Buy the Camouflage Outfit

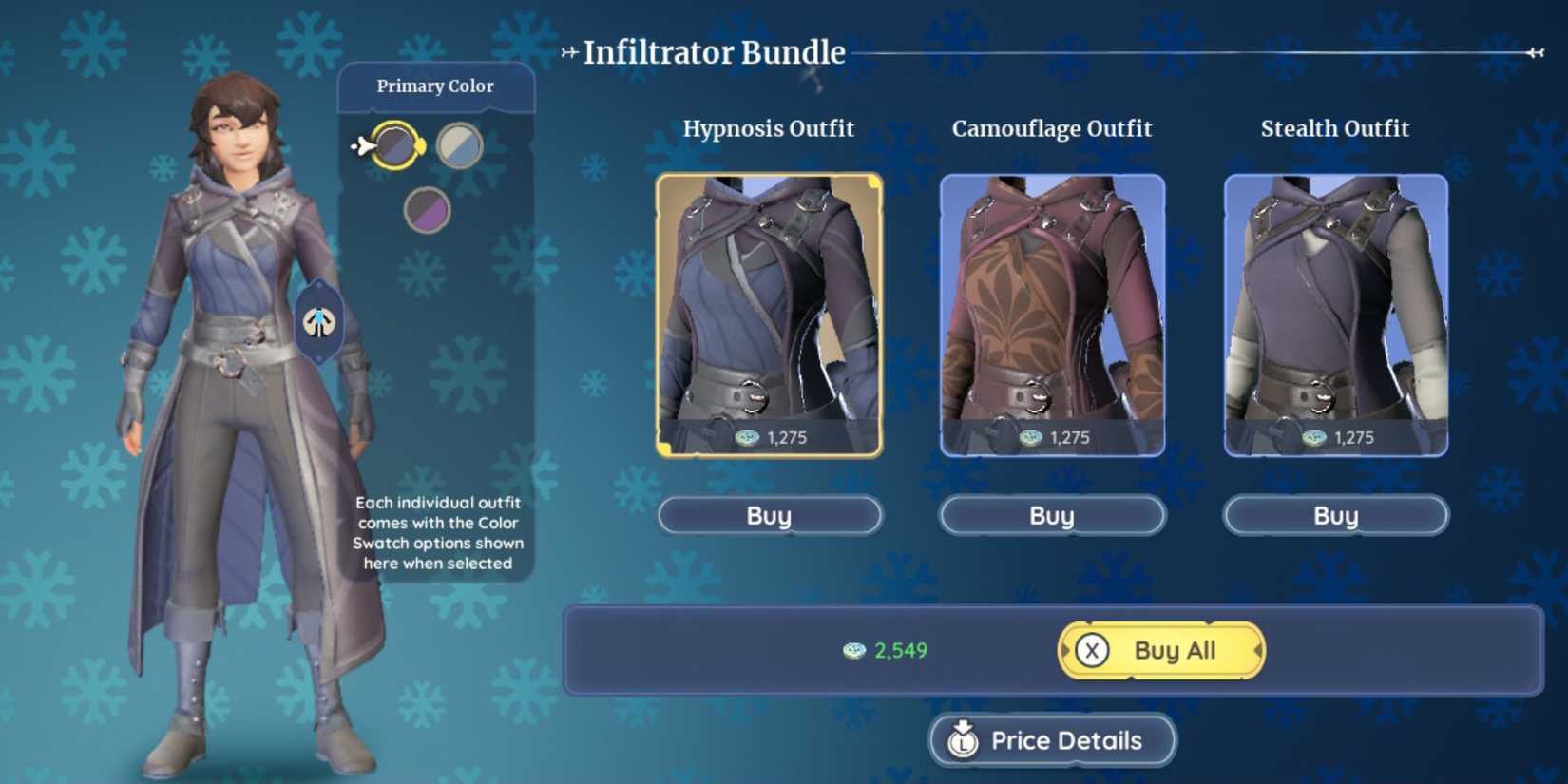point(1050,515)
